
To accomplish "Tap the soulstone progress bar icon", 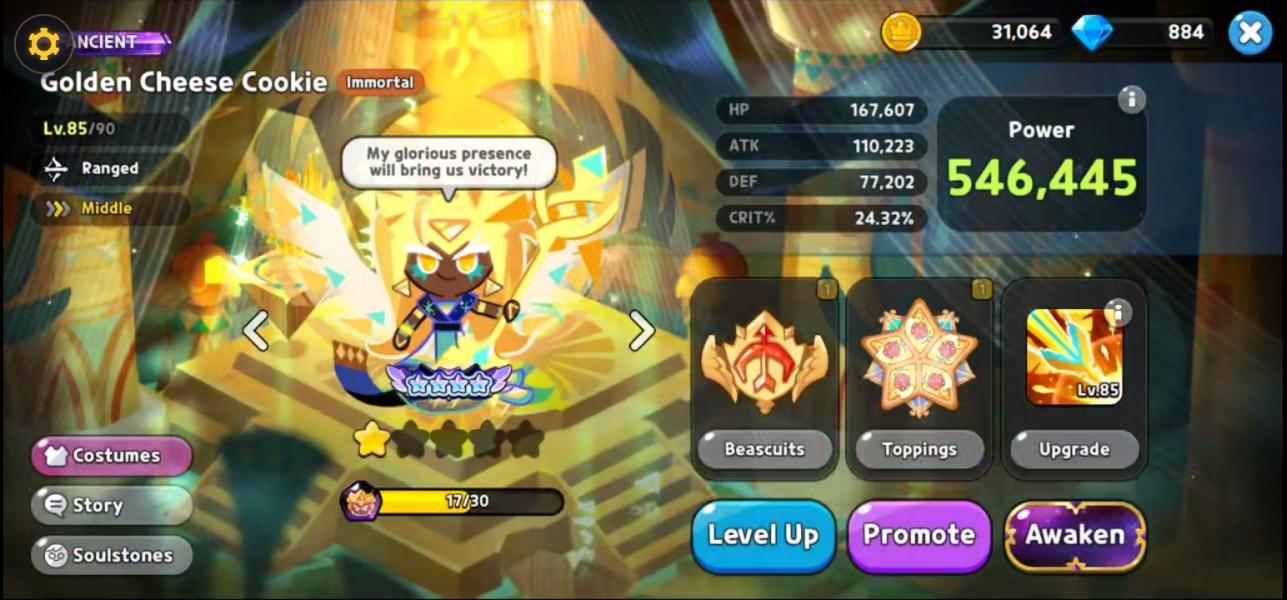I will (360, 502).
